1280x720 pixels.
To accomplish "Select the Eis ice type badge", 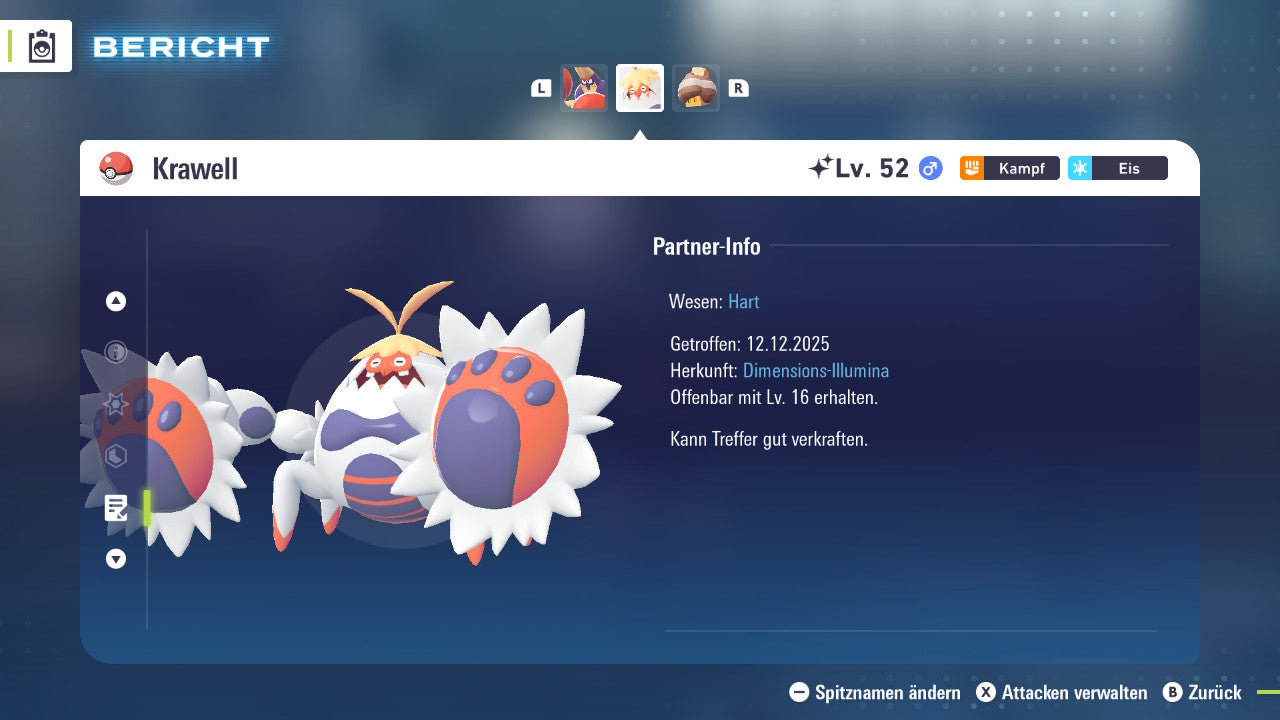I will click(x=1117, y=168).
